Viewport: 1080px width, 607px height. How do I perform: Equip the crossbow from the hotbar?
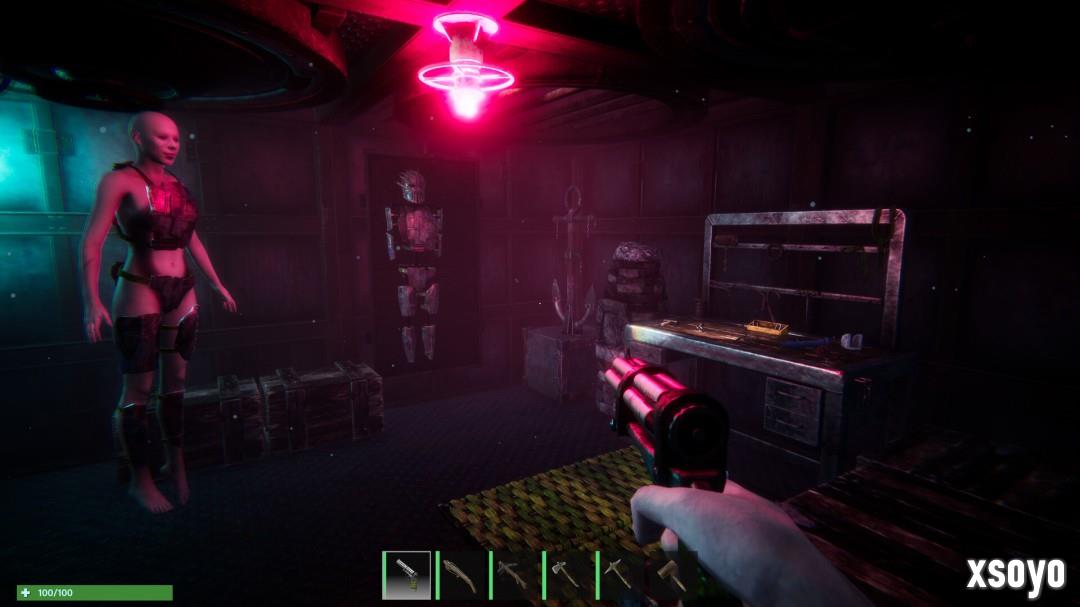[x=513, y=575]
